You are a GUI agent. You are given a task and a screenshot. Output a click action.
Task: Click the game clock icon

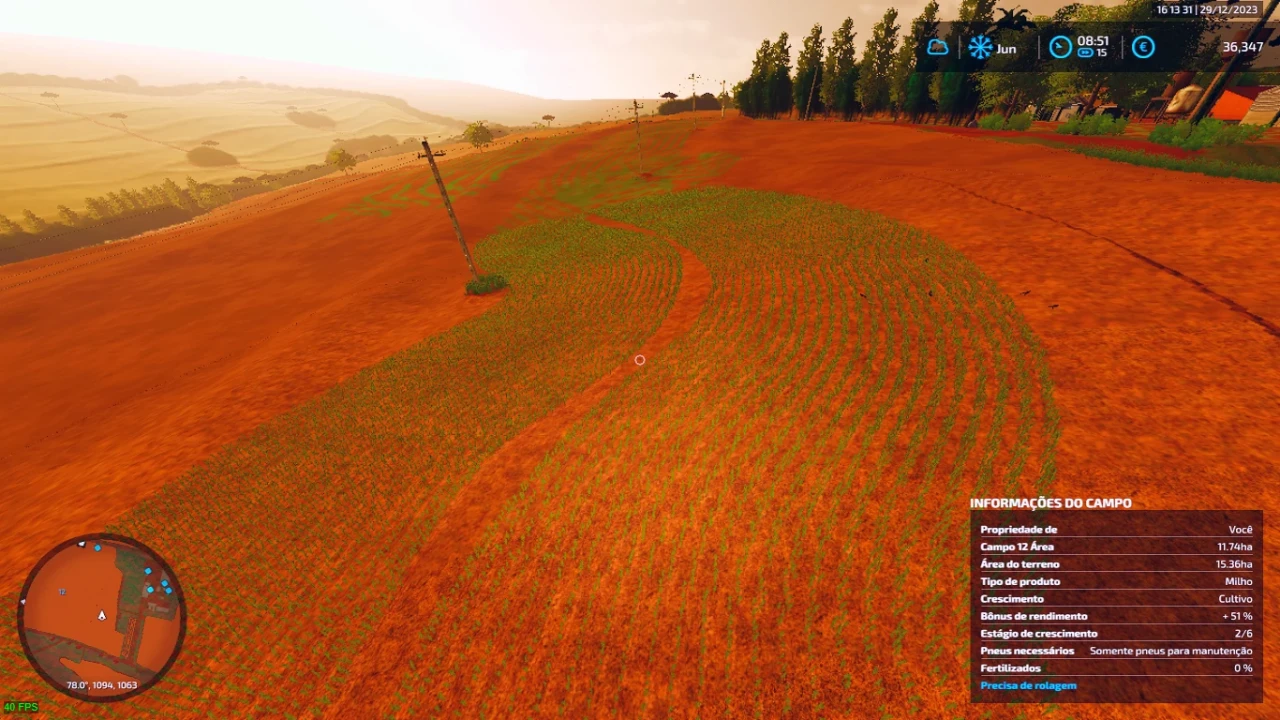tap(1060, 47)
